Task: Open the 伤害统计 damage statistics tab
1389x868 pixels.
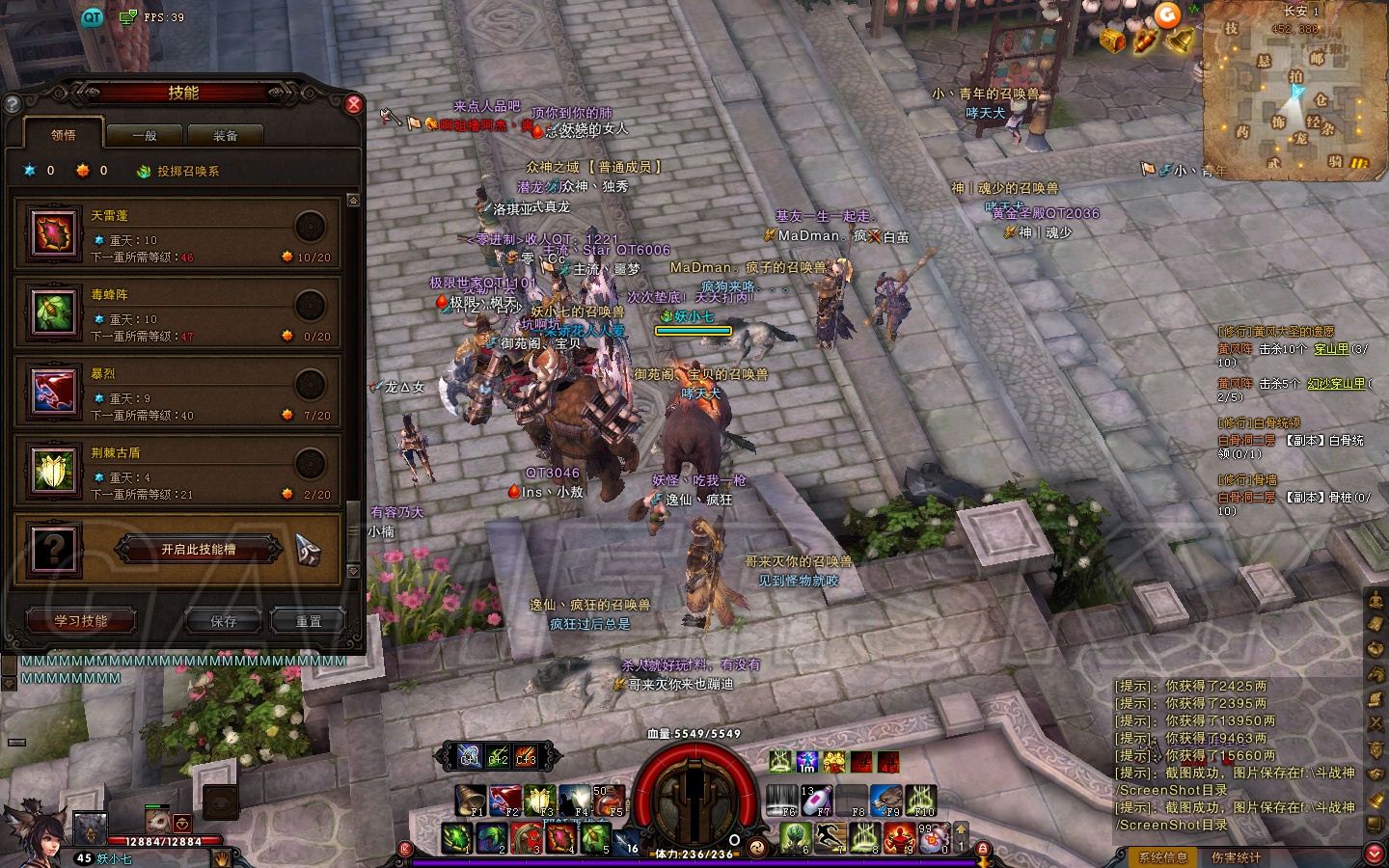Action: (1237, 856)
